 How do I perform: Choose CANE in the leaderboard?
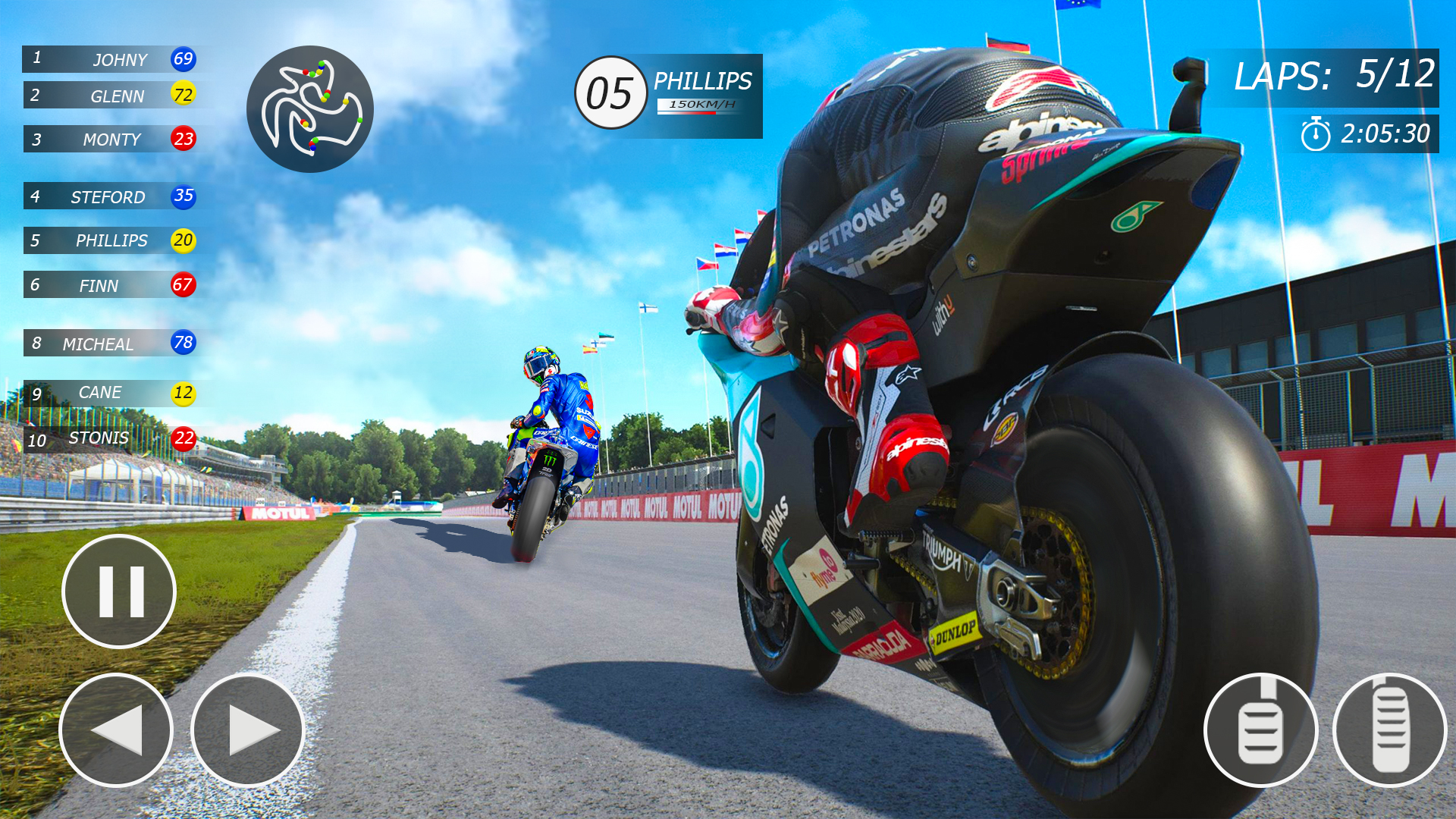click(110, 393)
